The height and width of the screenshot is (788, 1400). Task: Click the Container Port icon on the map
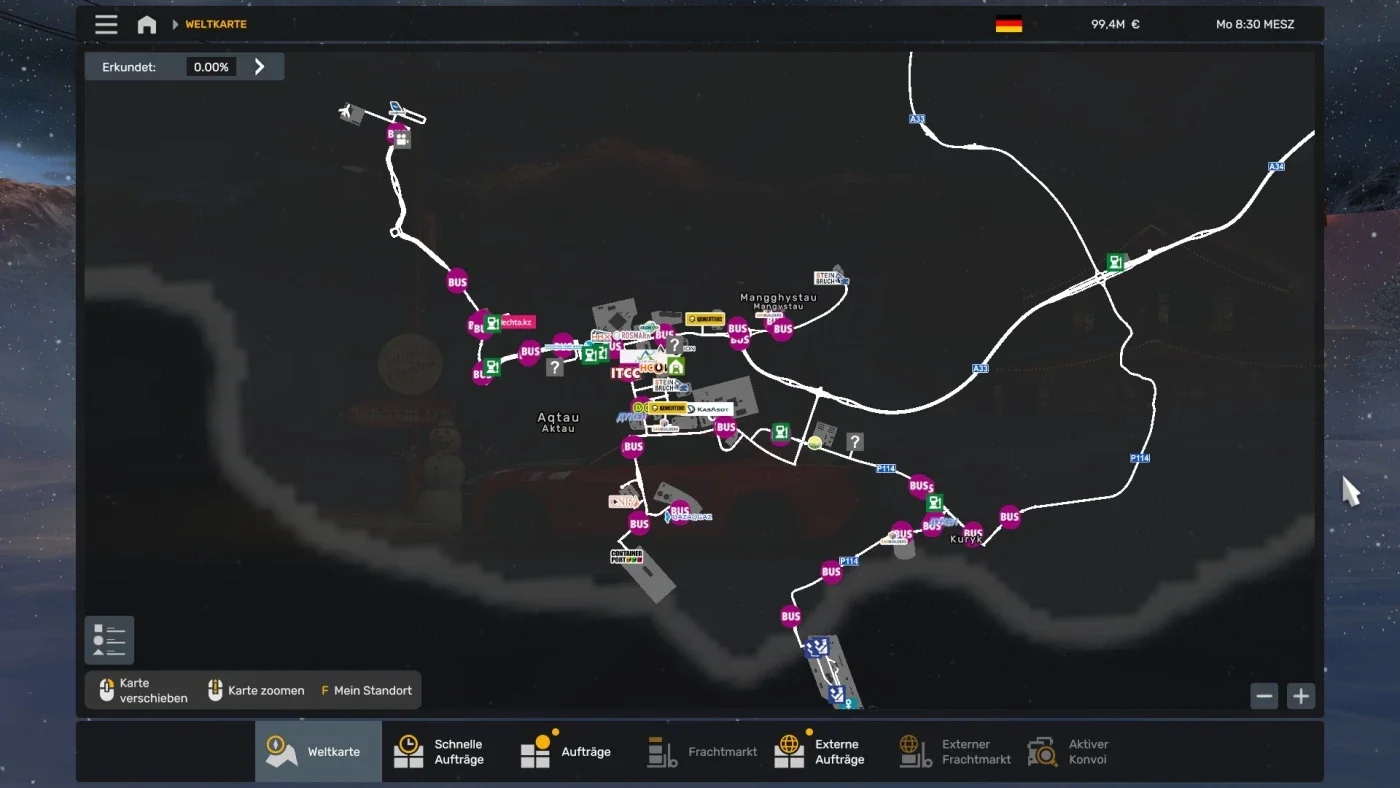click(625, 556)
